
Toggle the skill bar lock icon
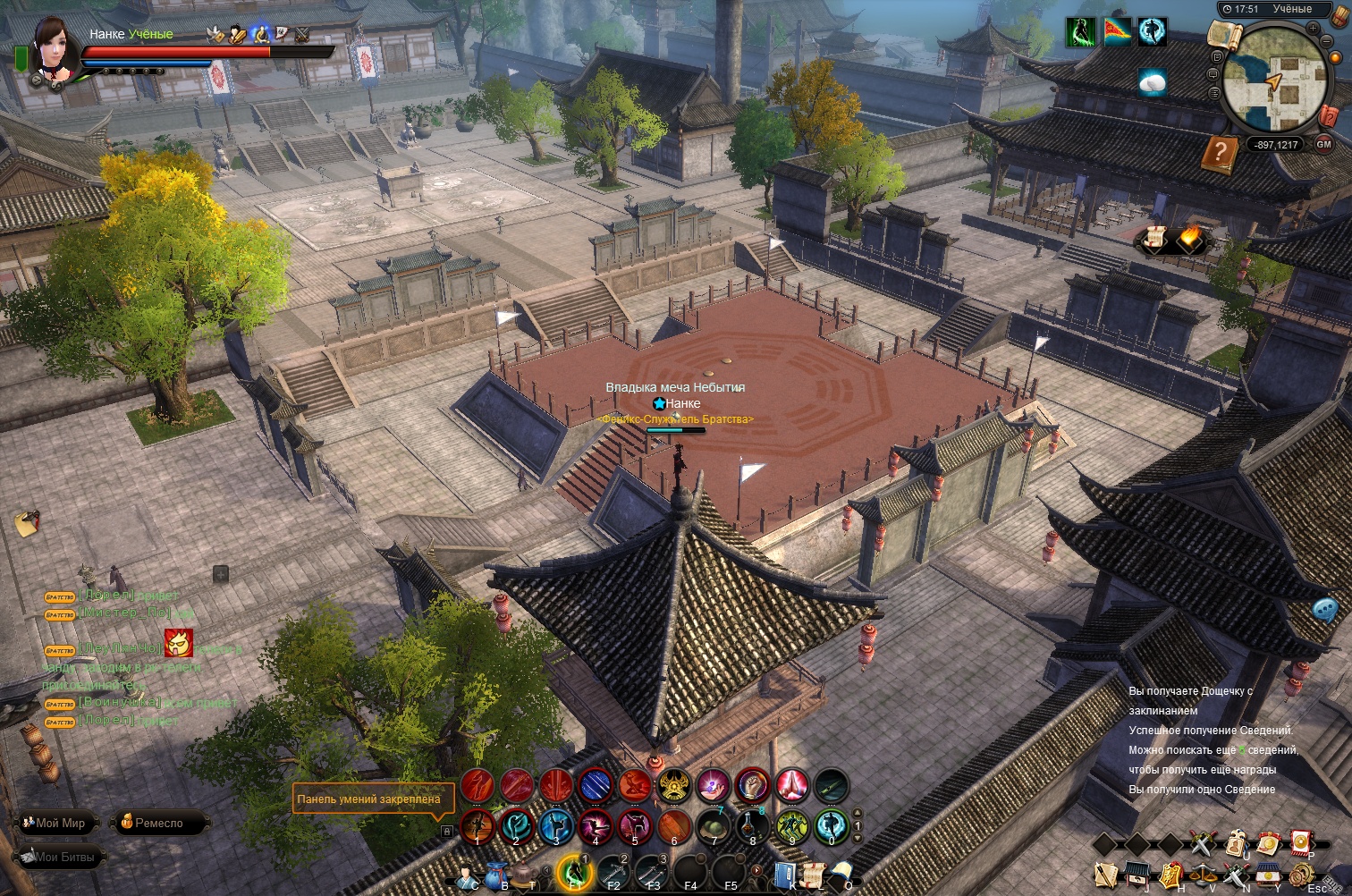(447, 831)
